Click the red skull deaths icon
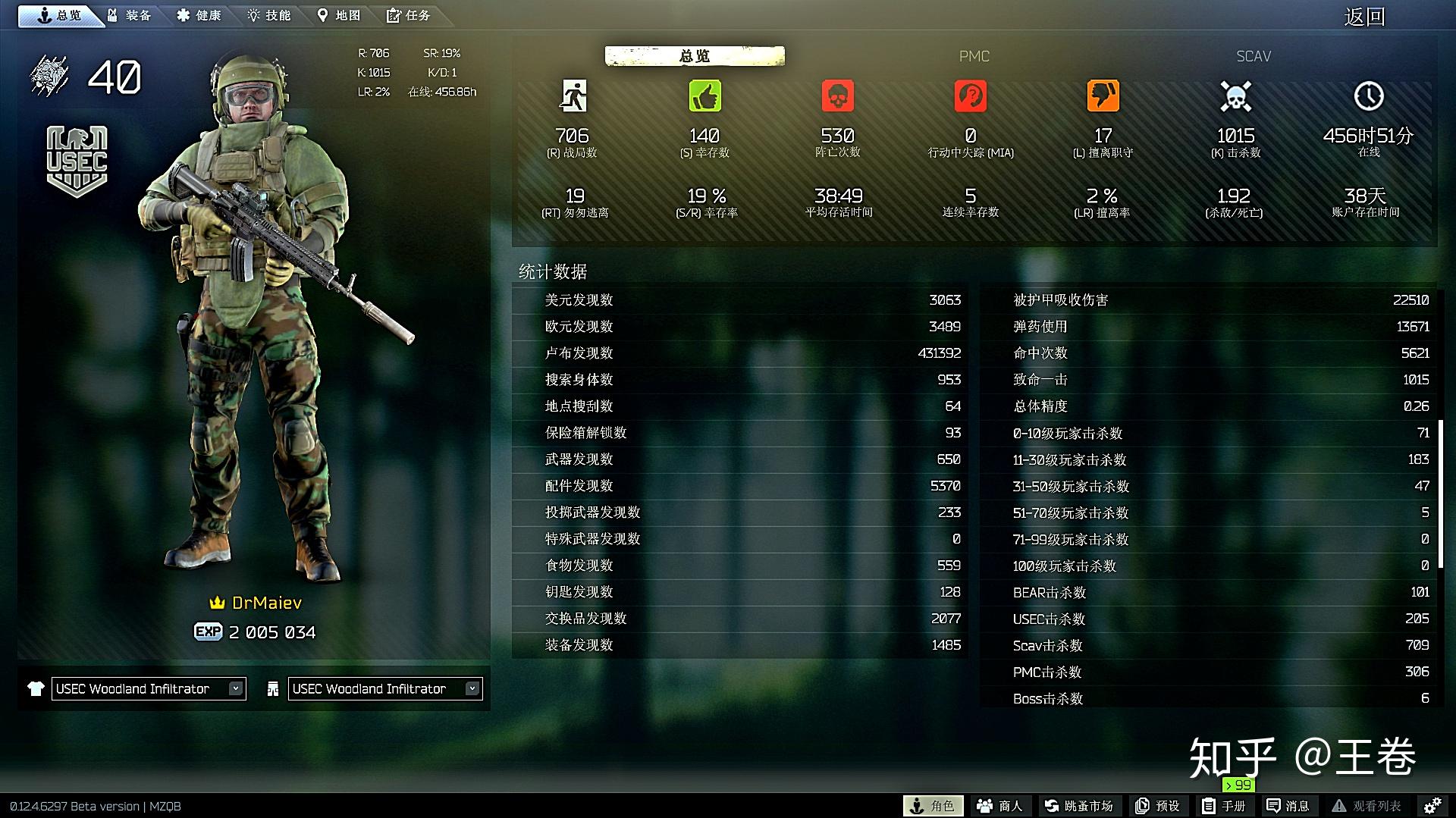The image size is (1456, 818). click(838, 96)
